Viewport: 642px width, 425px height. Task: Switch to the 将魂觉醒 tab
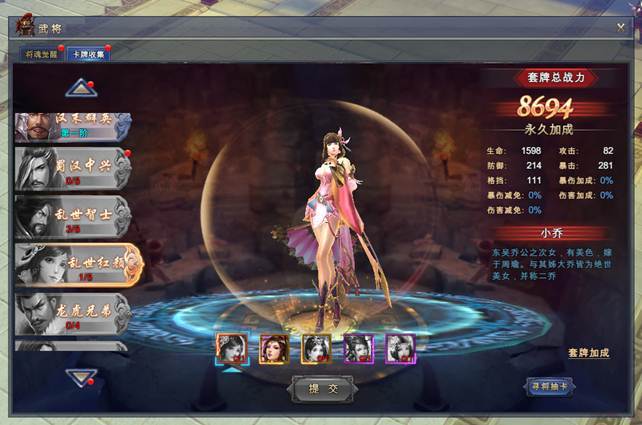click(42, 55)
